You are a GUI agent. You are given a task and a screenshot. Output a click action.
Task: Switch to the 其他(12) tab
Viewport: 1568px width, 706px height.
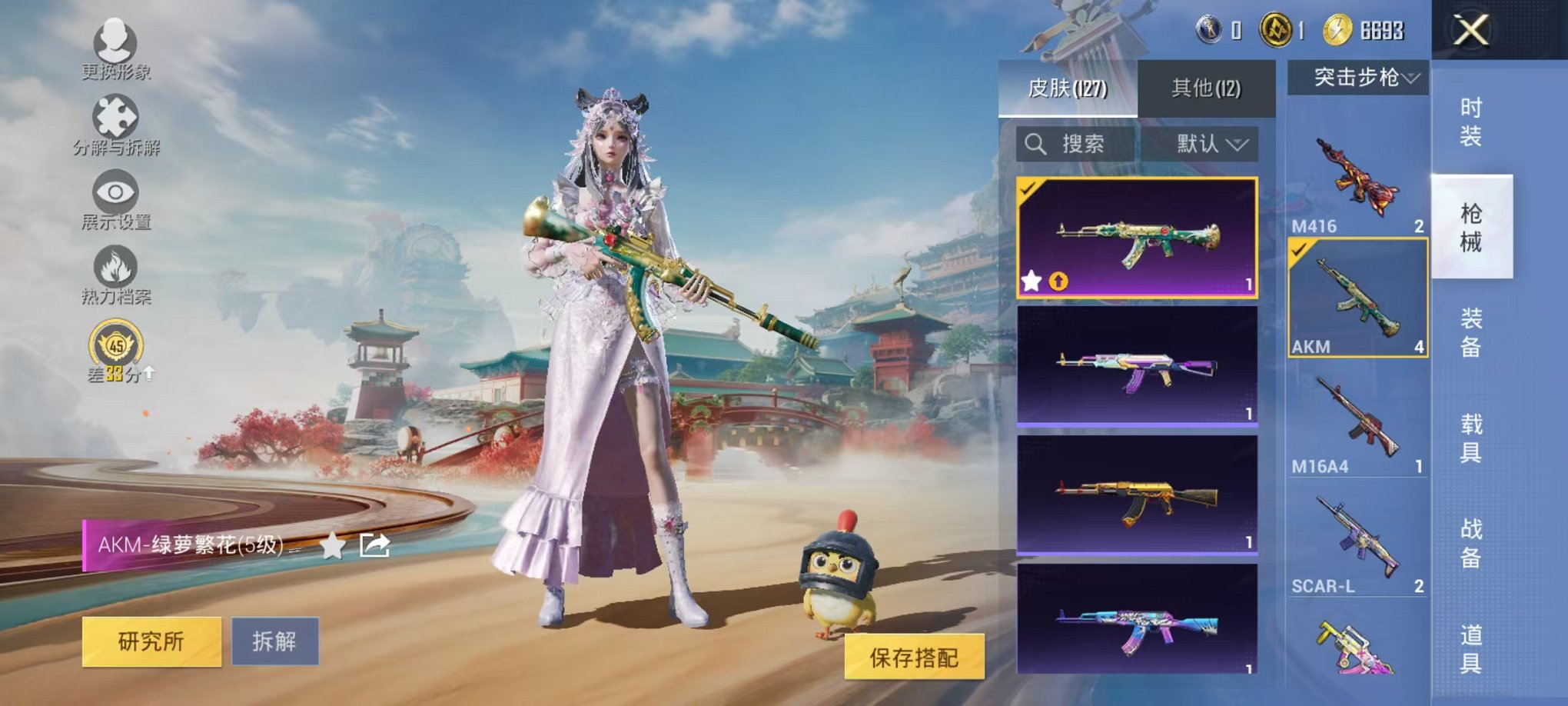(1207, 88)
